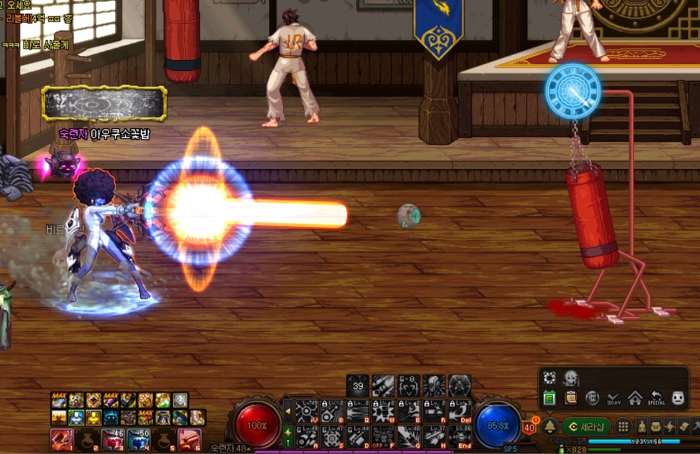Open the white mask face icon

679,398
